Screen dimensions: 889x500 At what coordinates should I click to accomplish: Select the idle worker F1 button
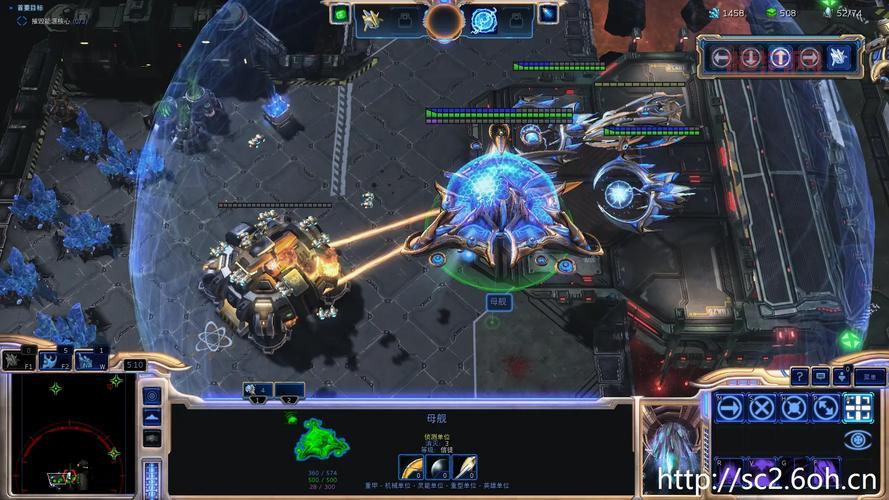tap(18, 359)
